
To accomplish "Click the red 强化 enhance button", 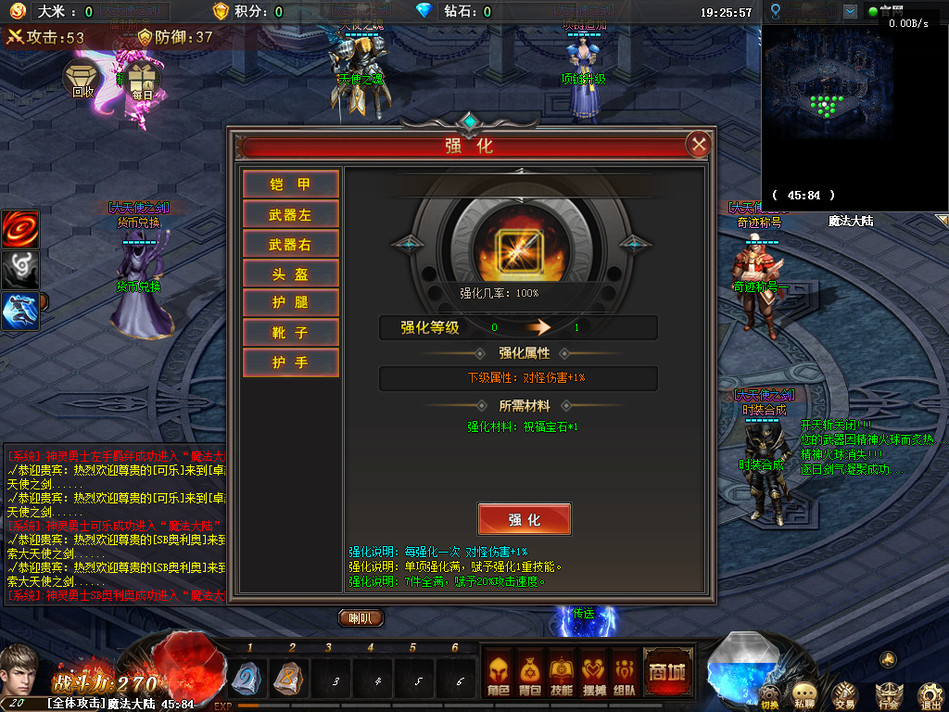I will [524, 520].
